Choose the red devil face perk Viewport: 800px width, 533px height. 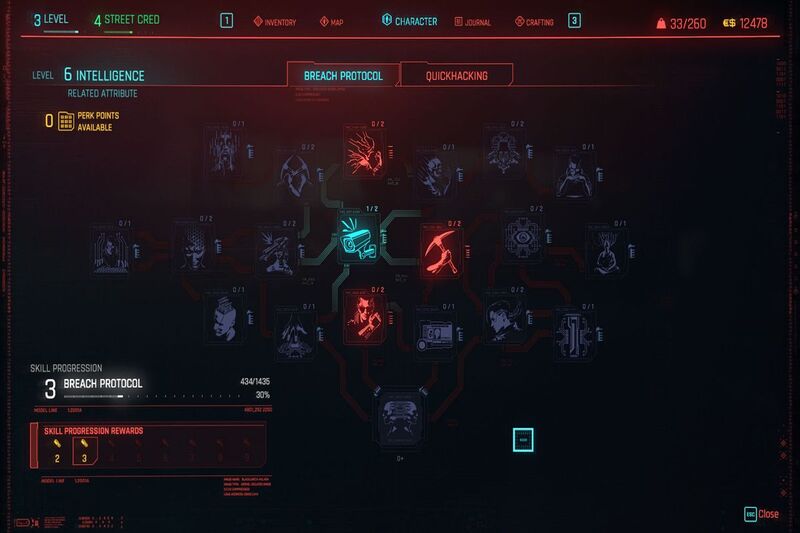point(362,311)
